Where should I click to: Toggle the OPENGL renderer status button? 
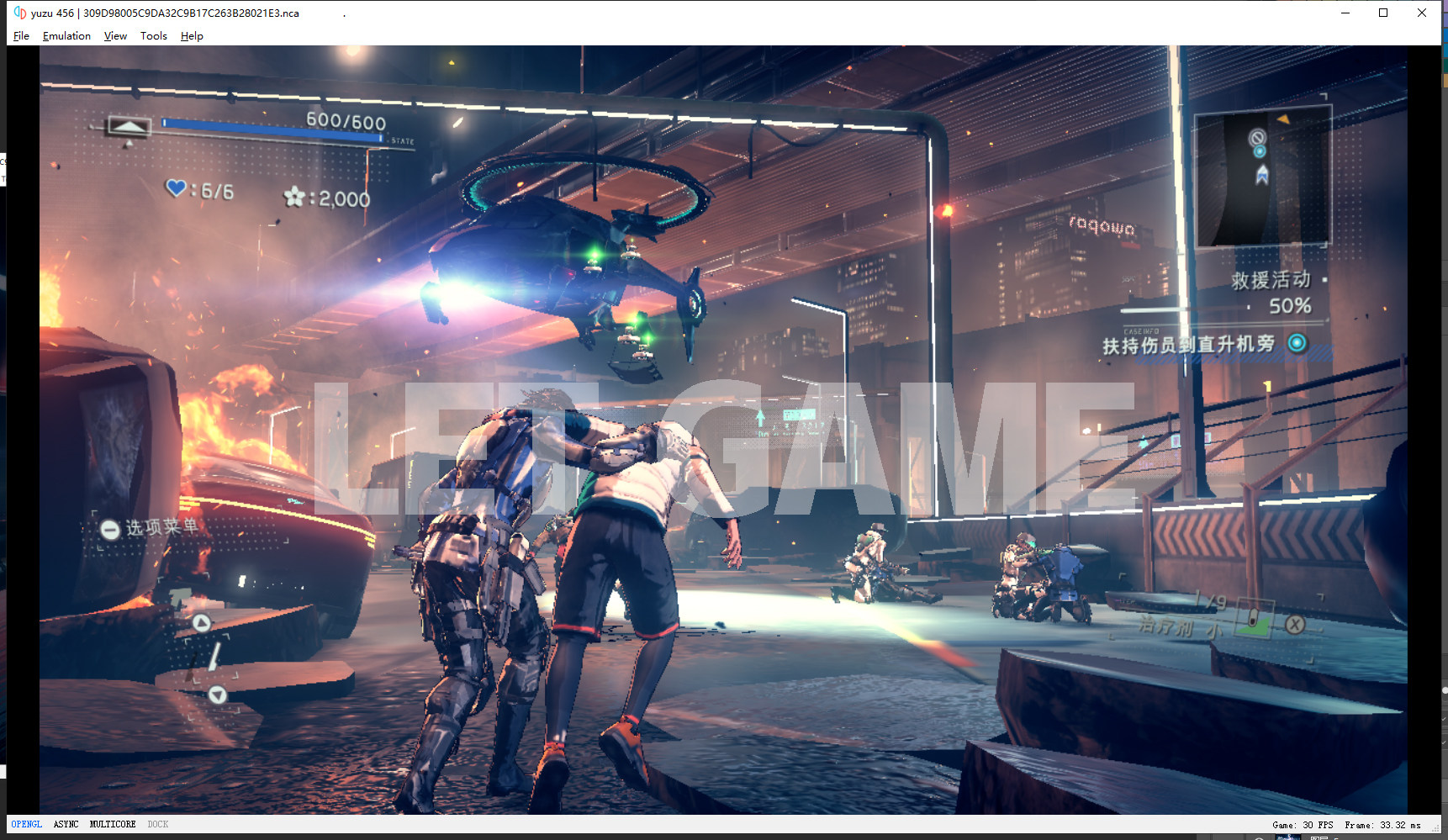(x=26, y=824)
